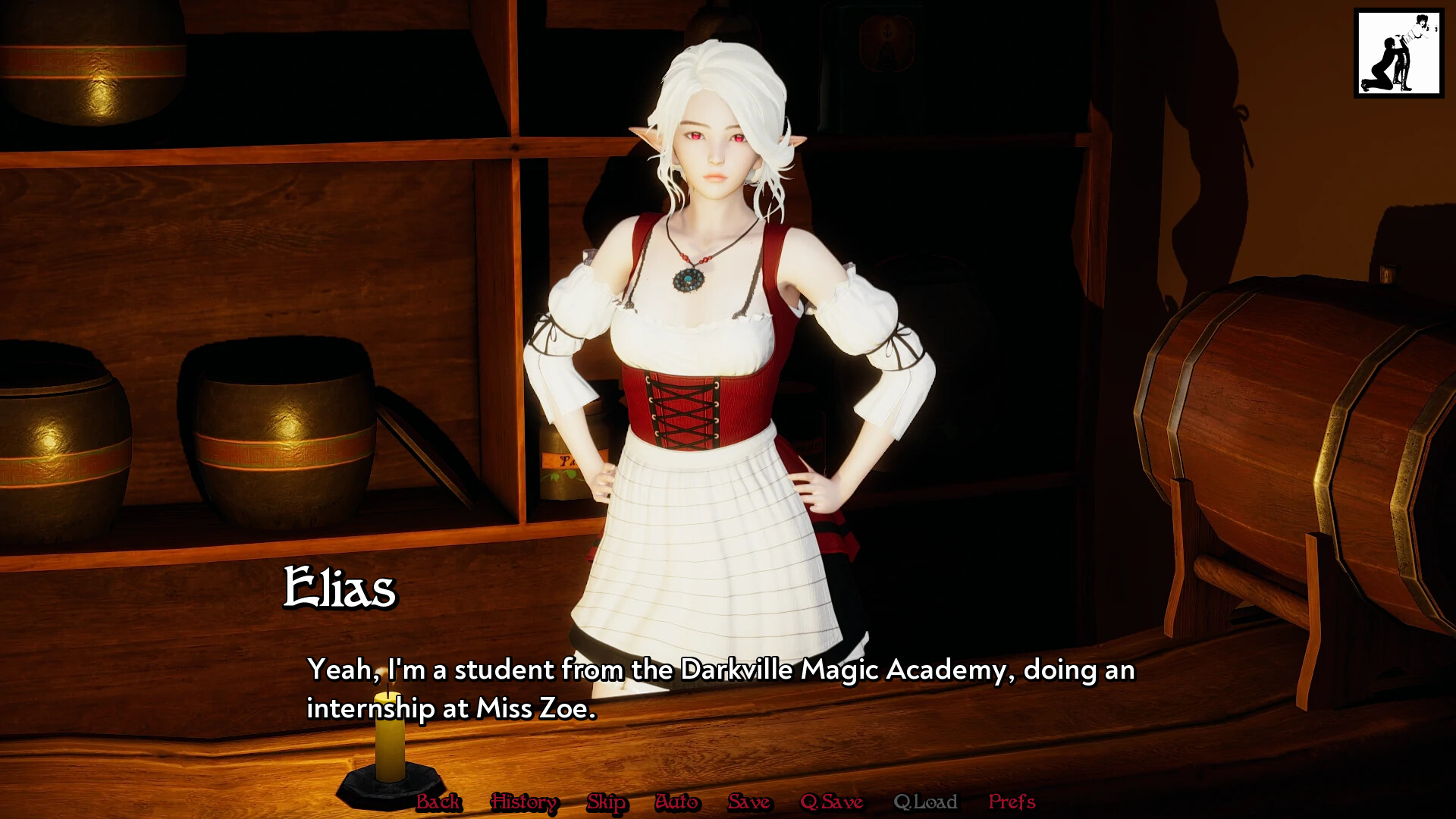Toggle Auto dialogue advance
Viewport: 1456px width, 819px height.
tap(676, 802)
